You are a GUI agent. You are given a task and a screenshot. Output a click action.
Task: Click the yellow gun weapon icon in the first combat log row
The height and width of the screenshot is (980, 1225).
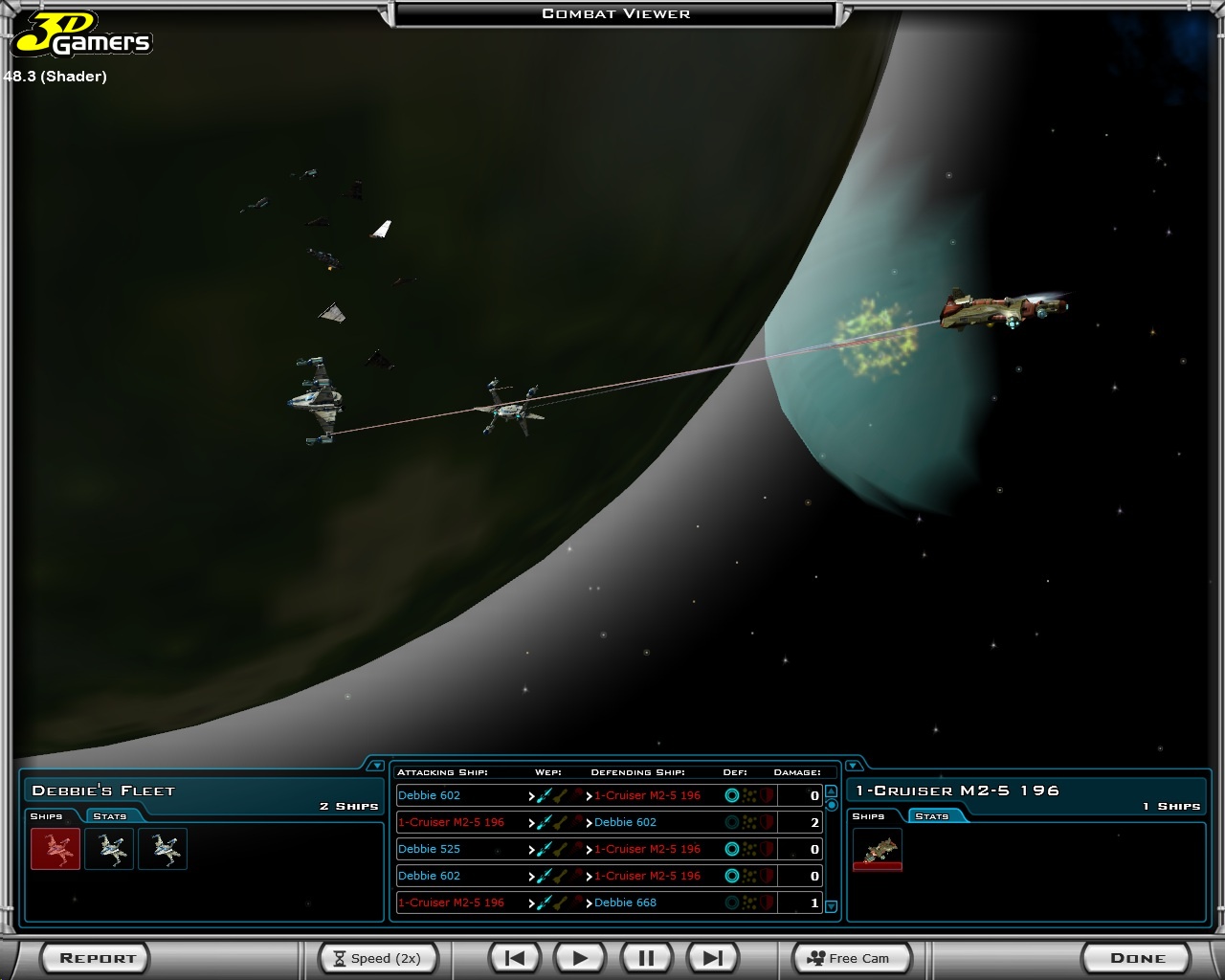561,795
